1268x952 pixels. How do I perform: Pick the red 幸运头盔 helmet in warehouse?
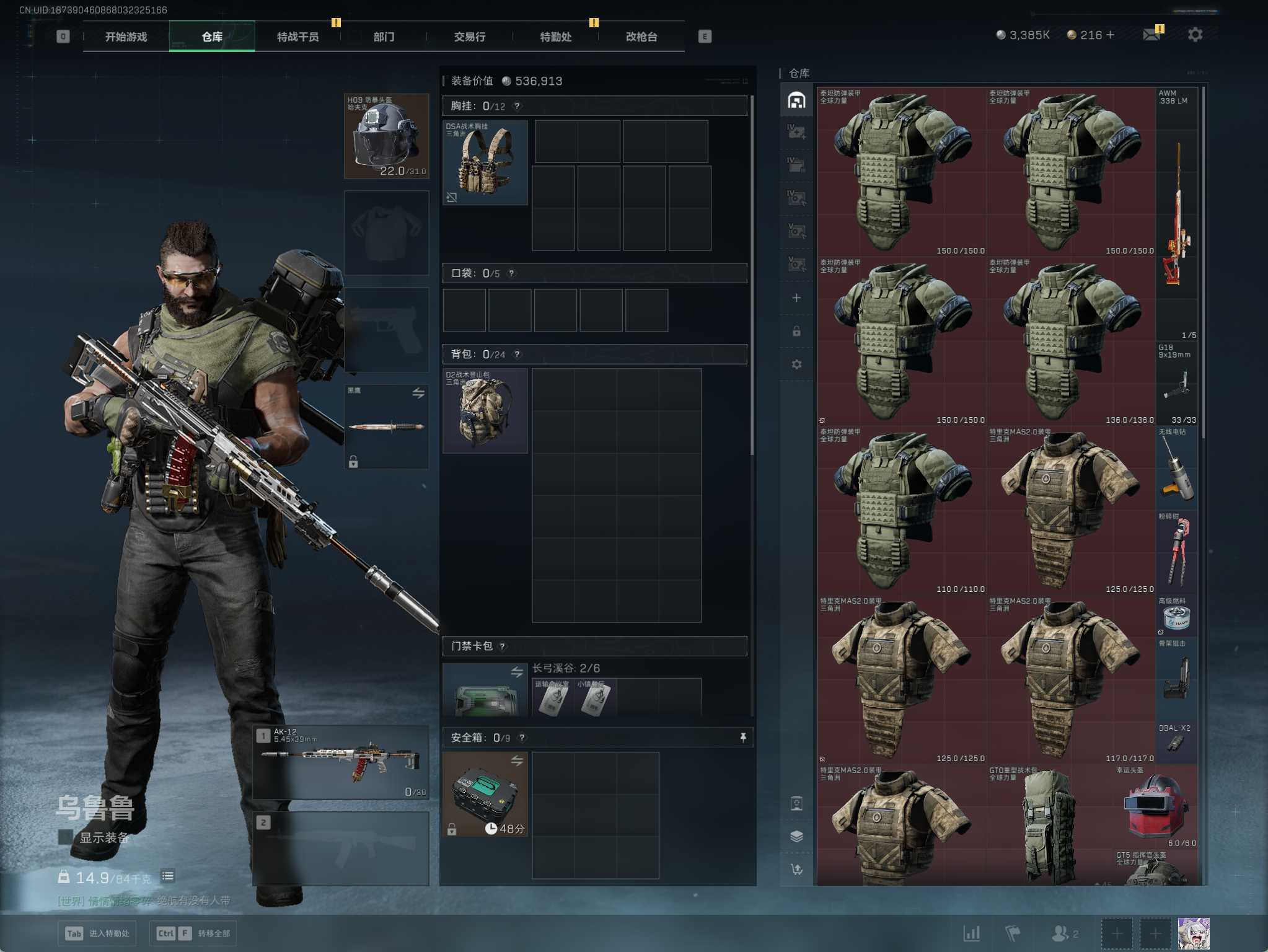(x=1156, y=807)
